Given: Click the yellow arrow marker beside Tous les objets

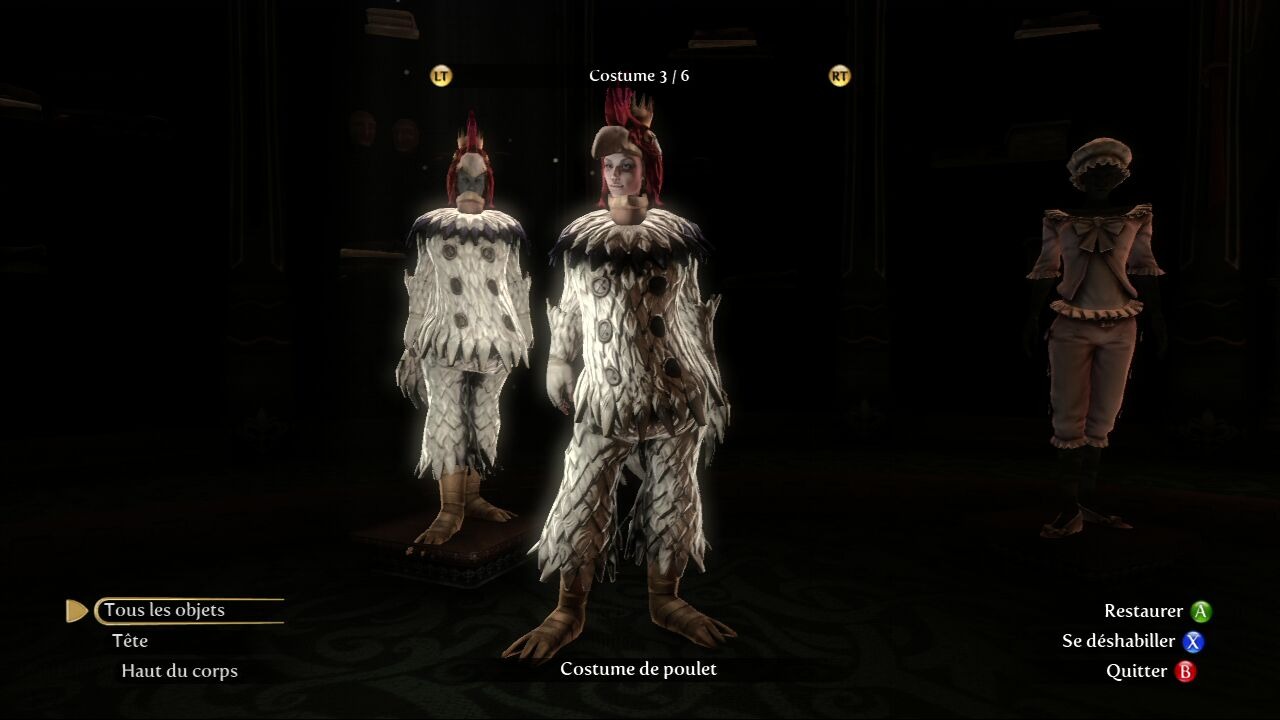Looking at the screenshot, I should [76, 610].
